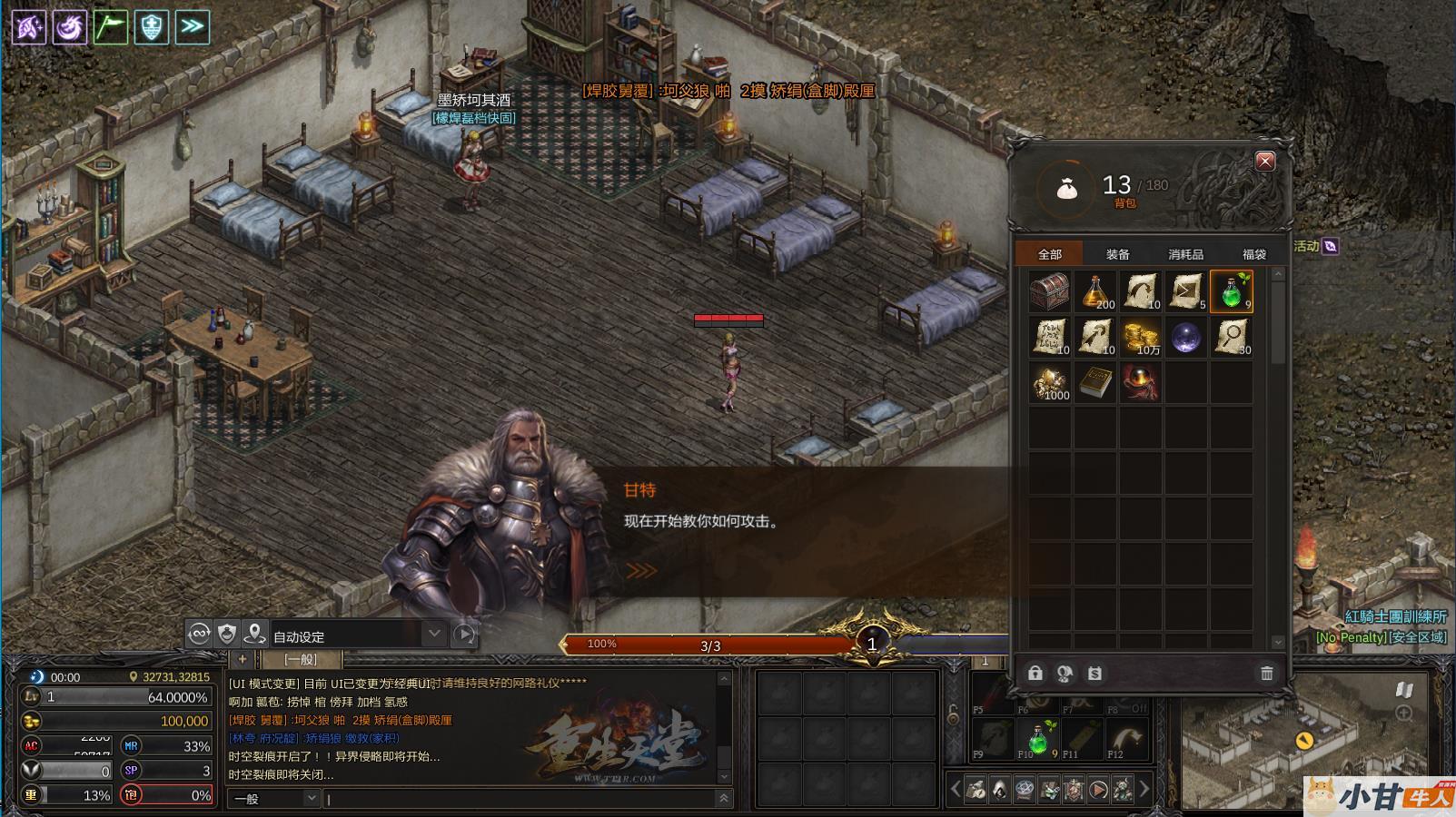Click the inventory trash can button
Viewport: 1456px width, 817px height.
[1266, 673]
